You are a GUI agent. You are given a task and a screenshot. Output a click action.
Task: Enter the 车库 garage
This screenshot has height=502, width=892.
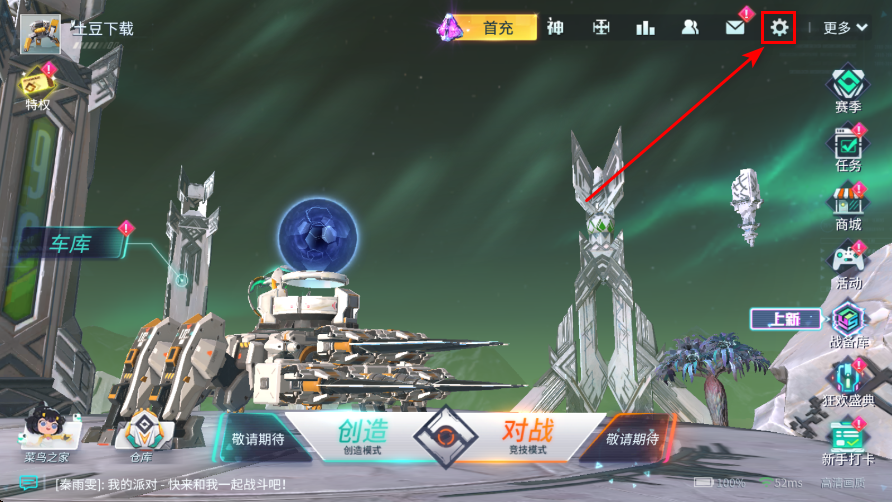coord(72,243)
